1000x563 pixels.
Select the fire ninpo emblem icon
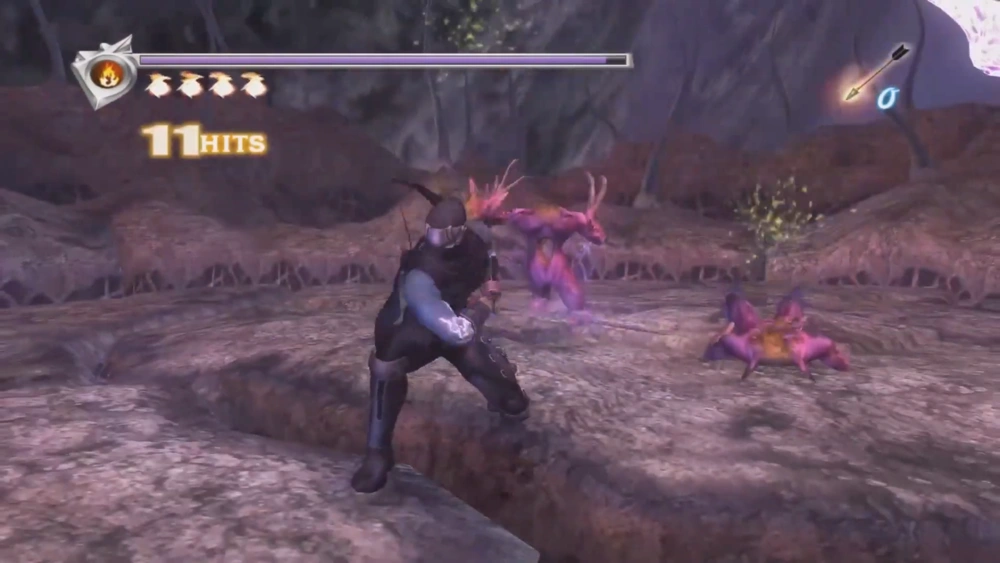tap(105, 72)
